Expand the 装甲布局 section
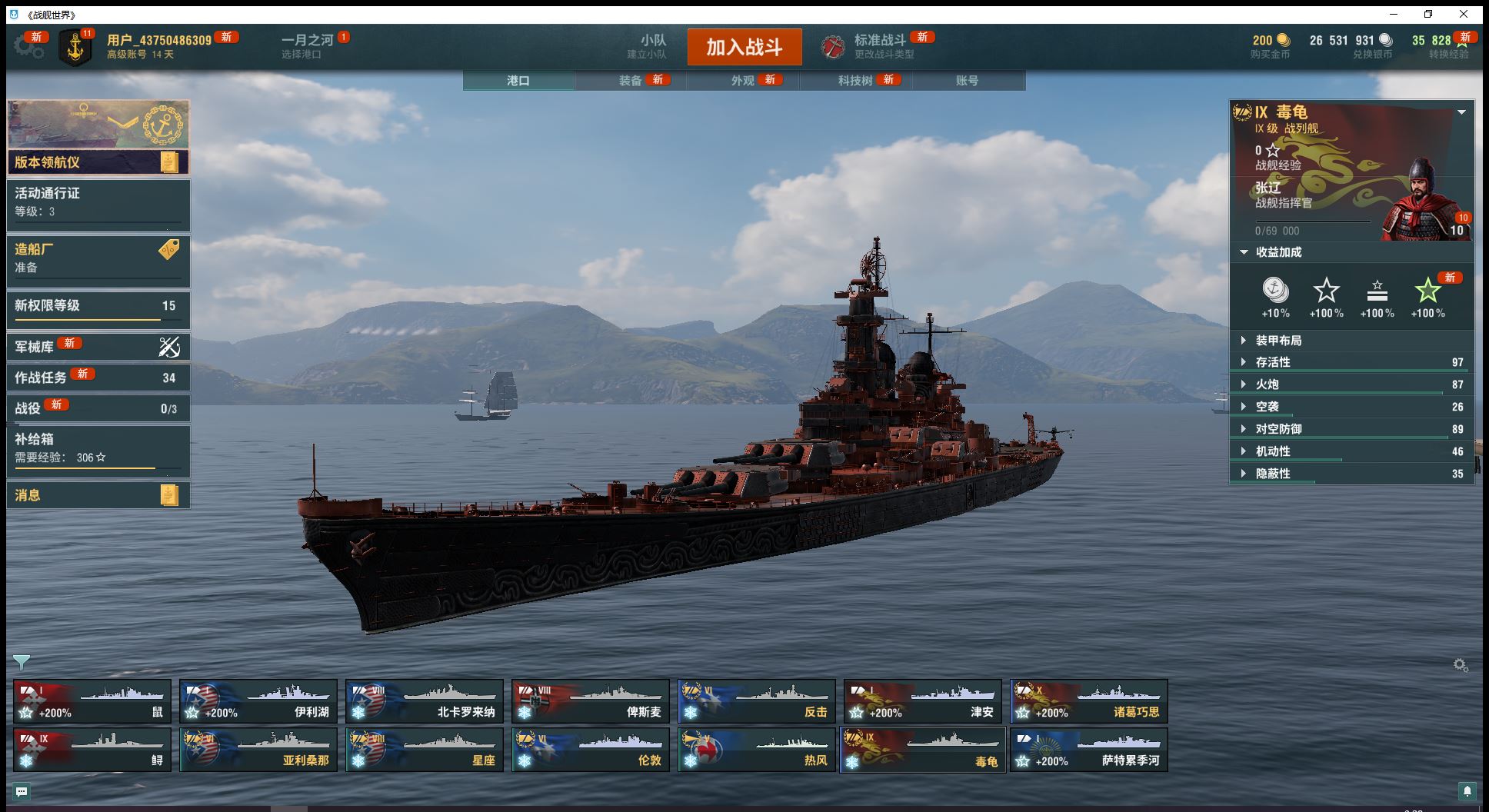The width and height of the screenshot is (1489, 812). coord(1278,341)
